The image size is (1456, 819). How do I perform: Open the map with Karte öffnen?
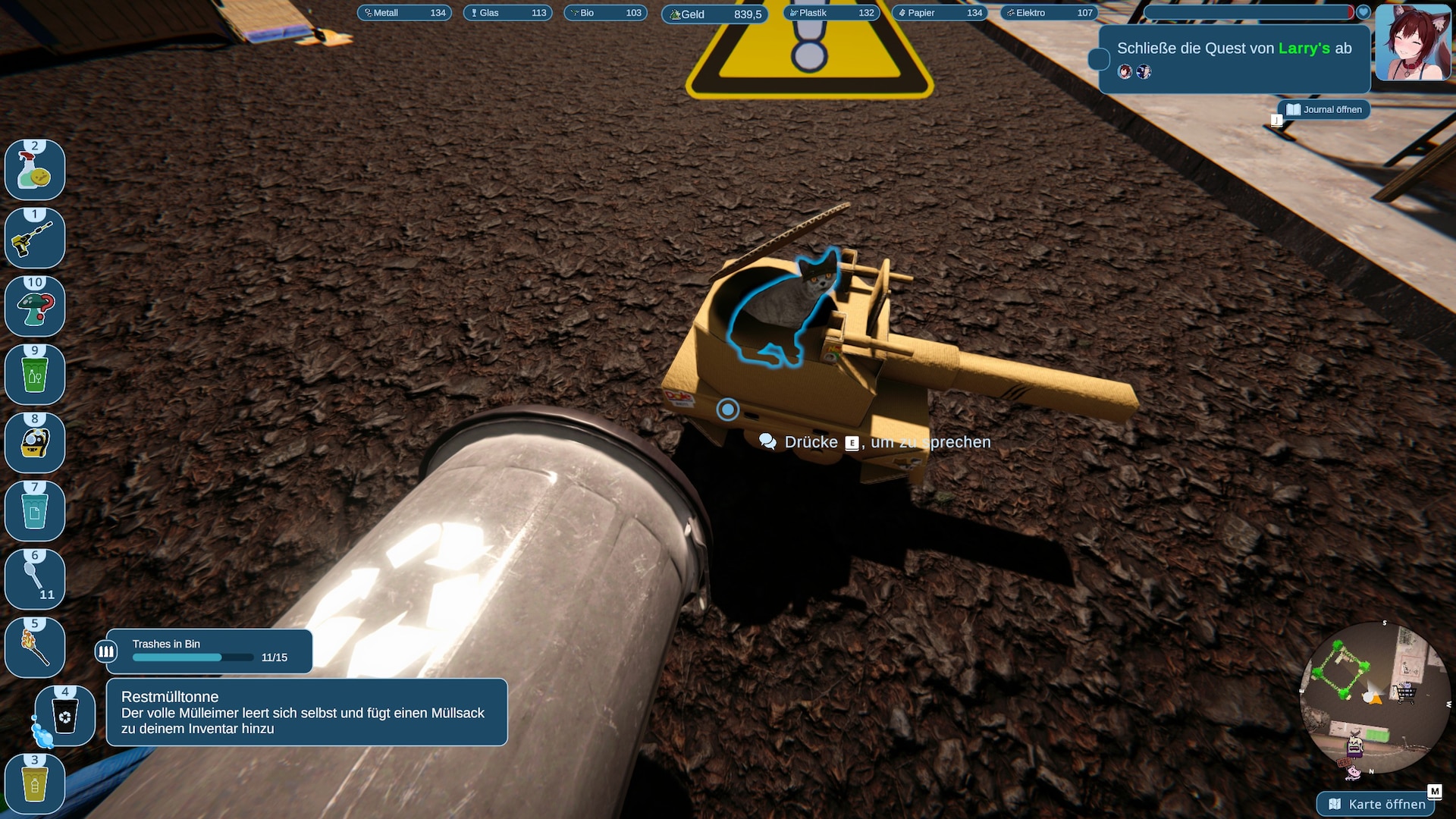1378,804
